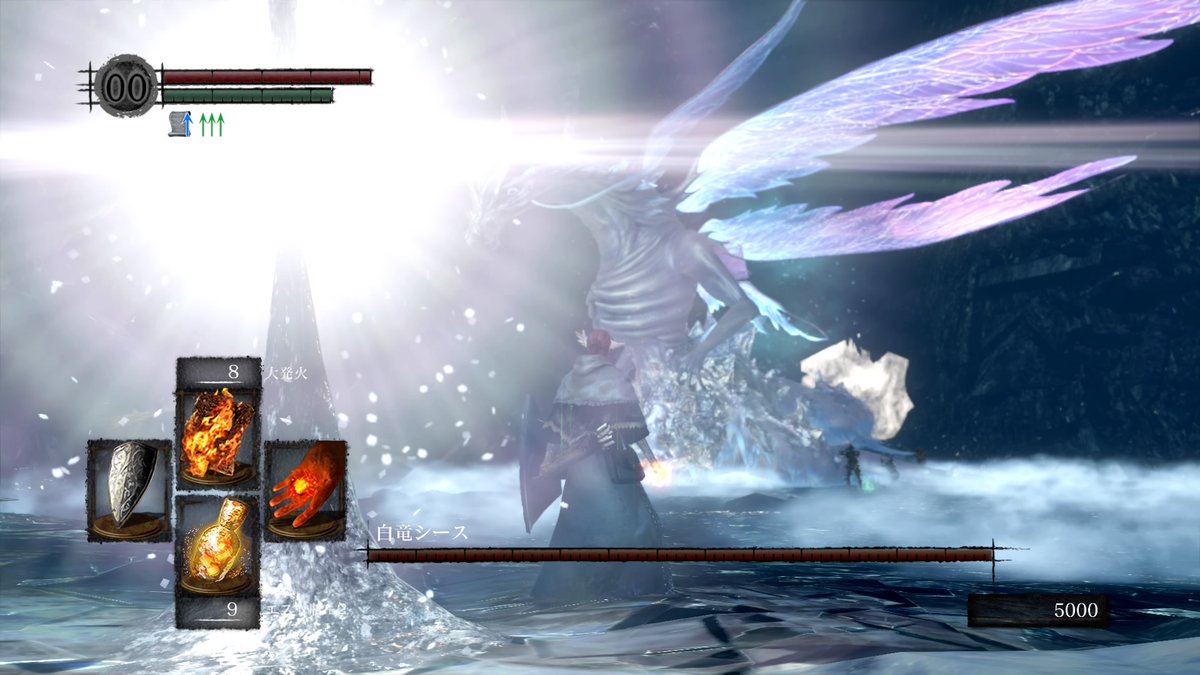Choose the Pyromancy Flame right-hand slot
The width and height of the screenshot is (1200, 675).
pyautogui.click(x=305, y=490)
